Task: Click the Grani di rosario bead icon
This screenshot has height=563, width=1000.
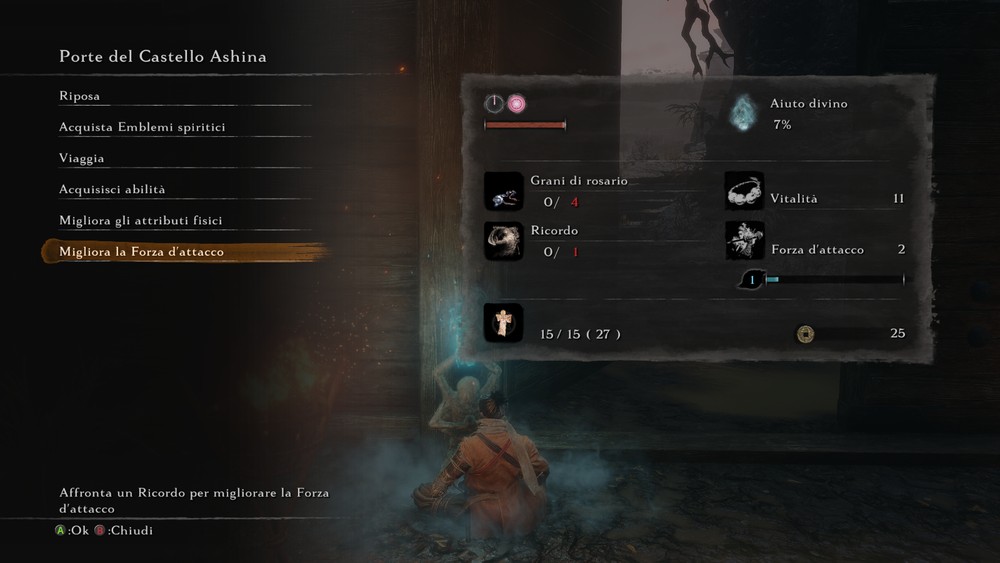Action: tap(503, 191)
